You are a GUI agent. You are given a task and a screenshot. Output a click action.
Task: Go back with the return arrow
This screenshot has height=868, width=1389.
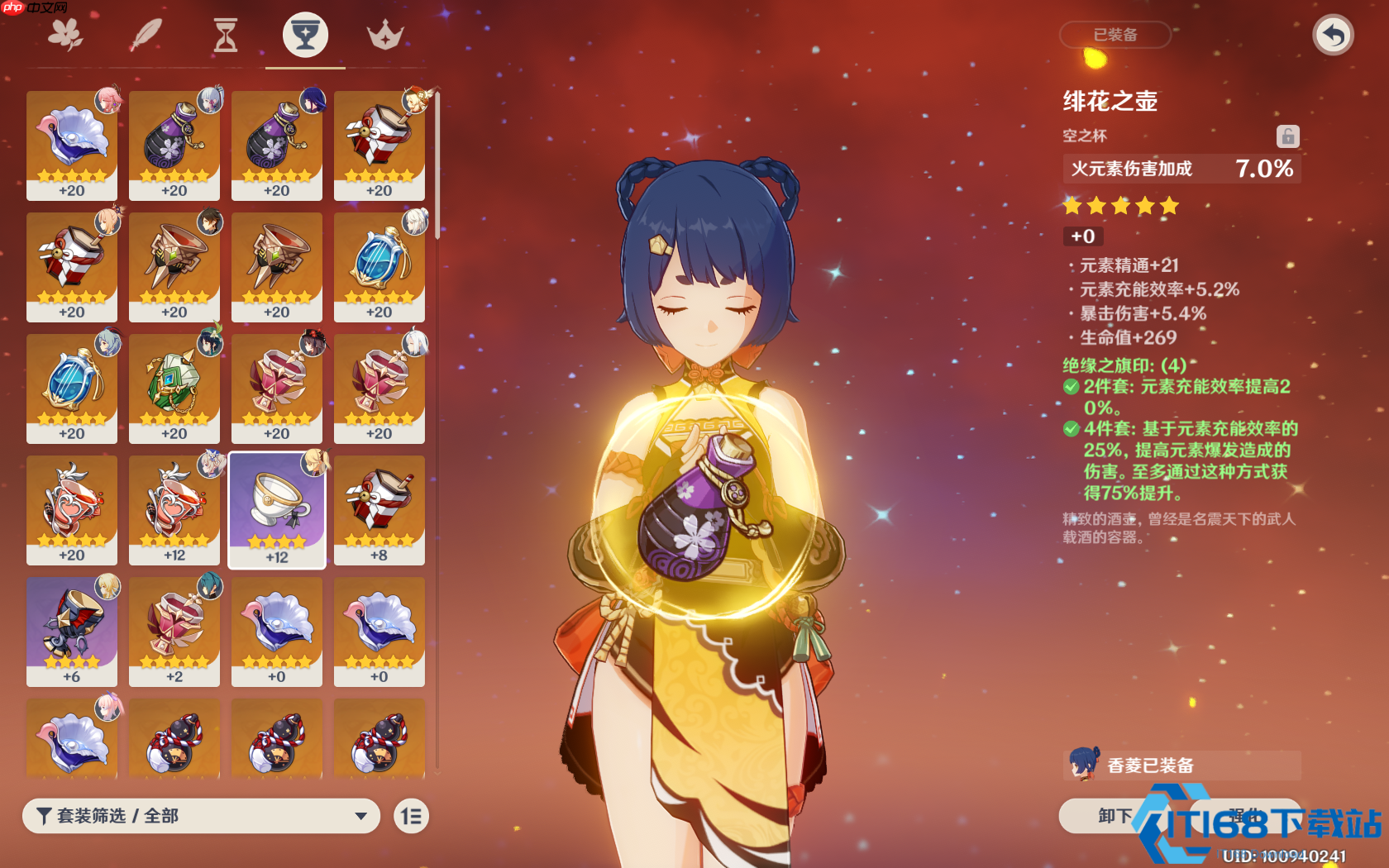(x=1333, y=36)
